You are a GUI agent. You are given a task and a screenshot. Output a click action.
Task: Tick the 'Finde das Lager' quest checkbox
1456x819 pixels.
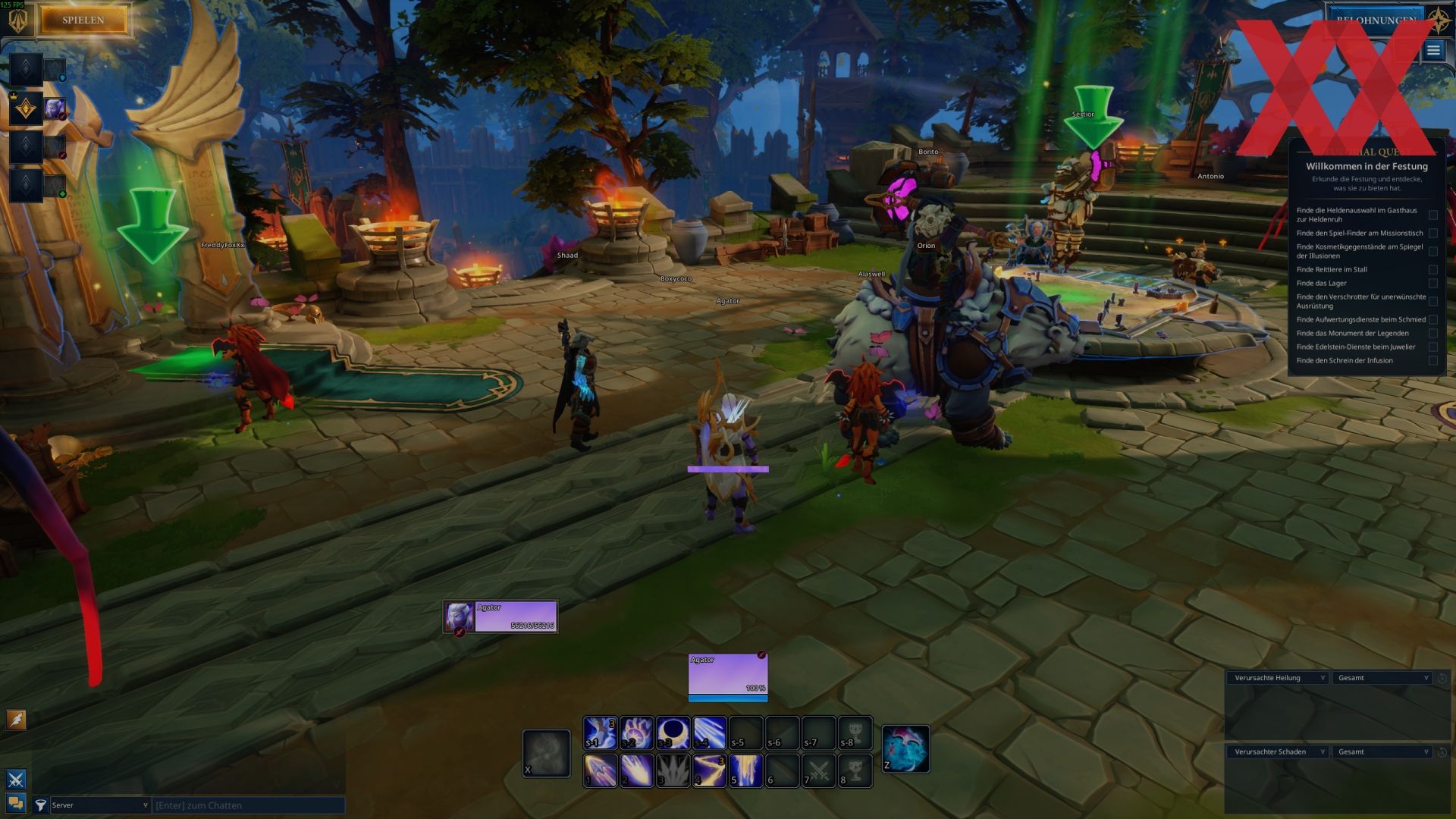(x=1432, y=284)
